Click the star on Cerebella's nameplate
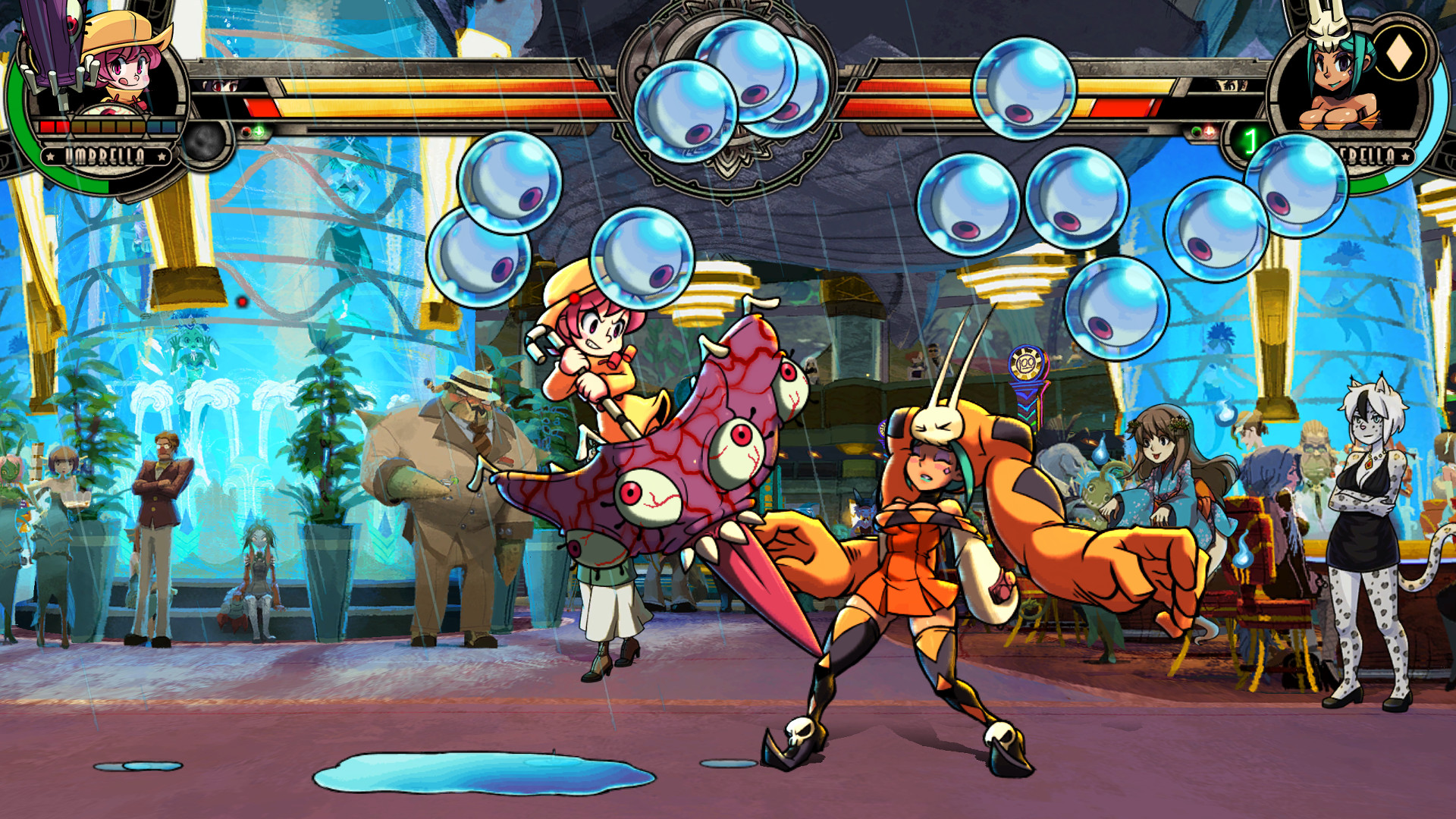 tap(1404, 156)
